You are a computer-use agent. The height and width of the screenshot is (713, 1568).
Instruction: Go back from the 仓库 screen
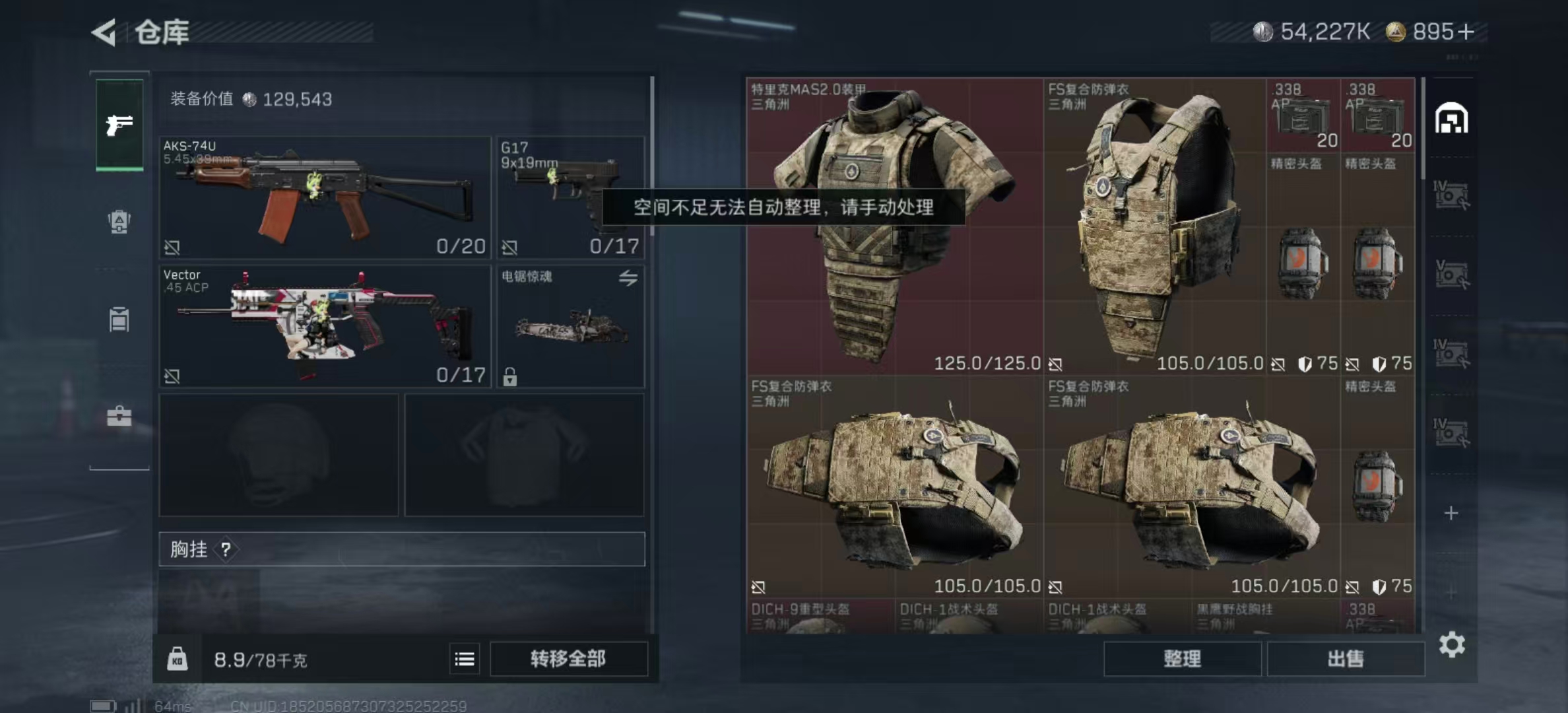coord(104,32)
